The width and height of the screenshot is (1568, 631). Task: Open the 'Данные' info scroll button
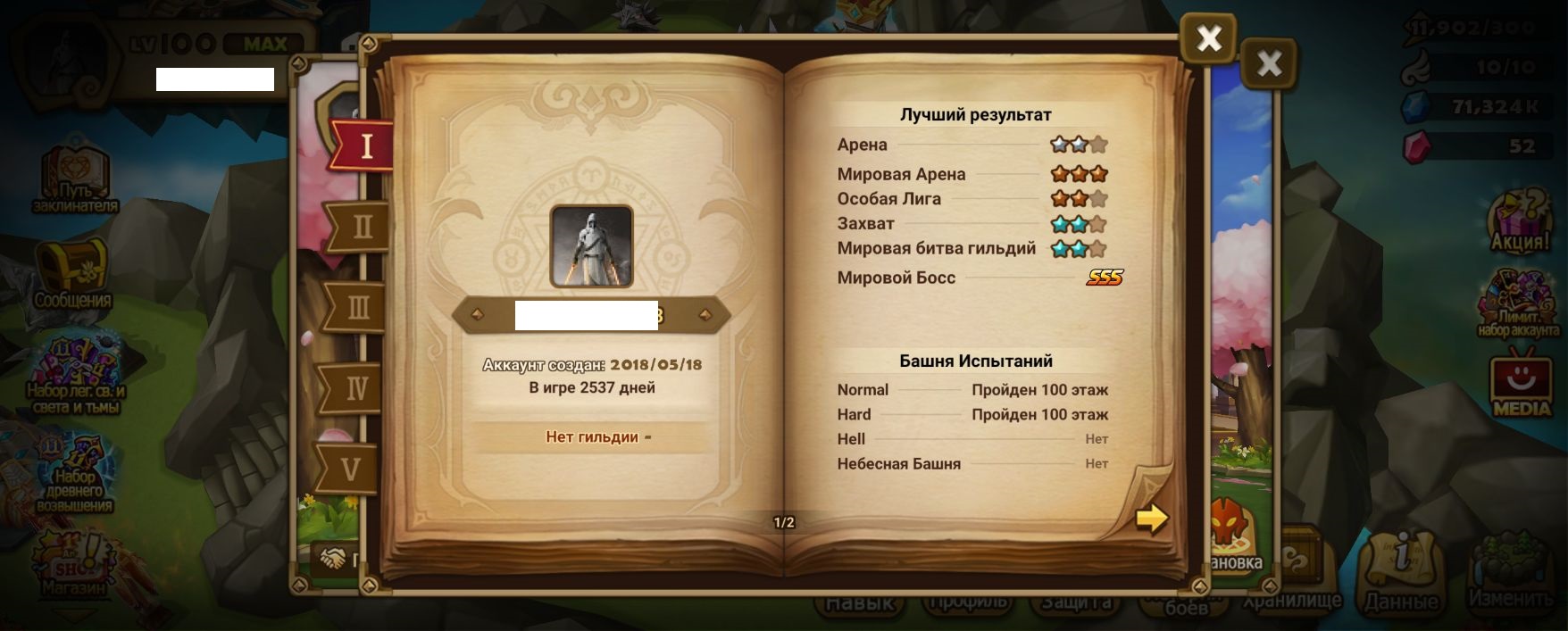1400,571
